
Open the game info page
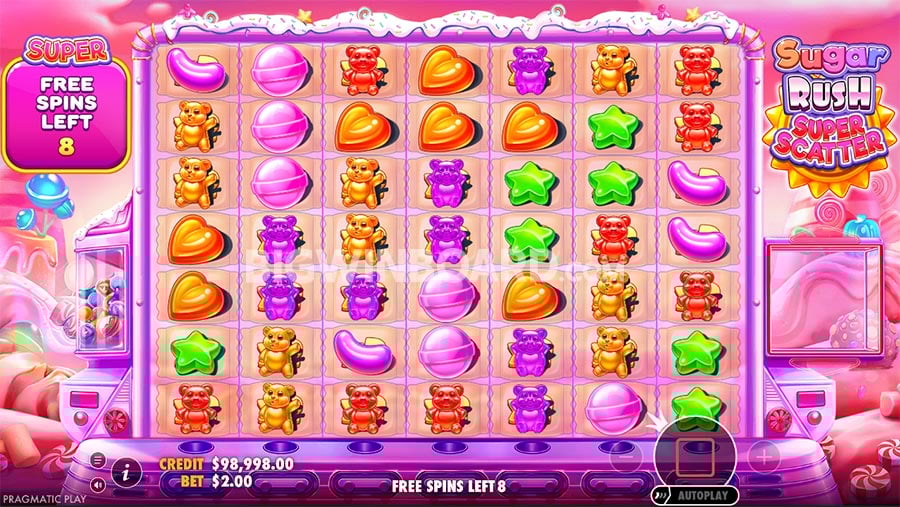(126, 472)
